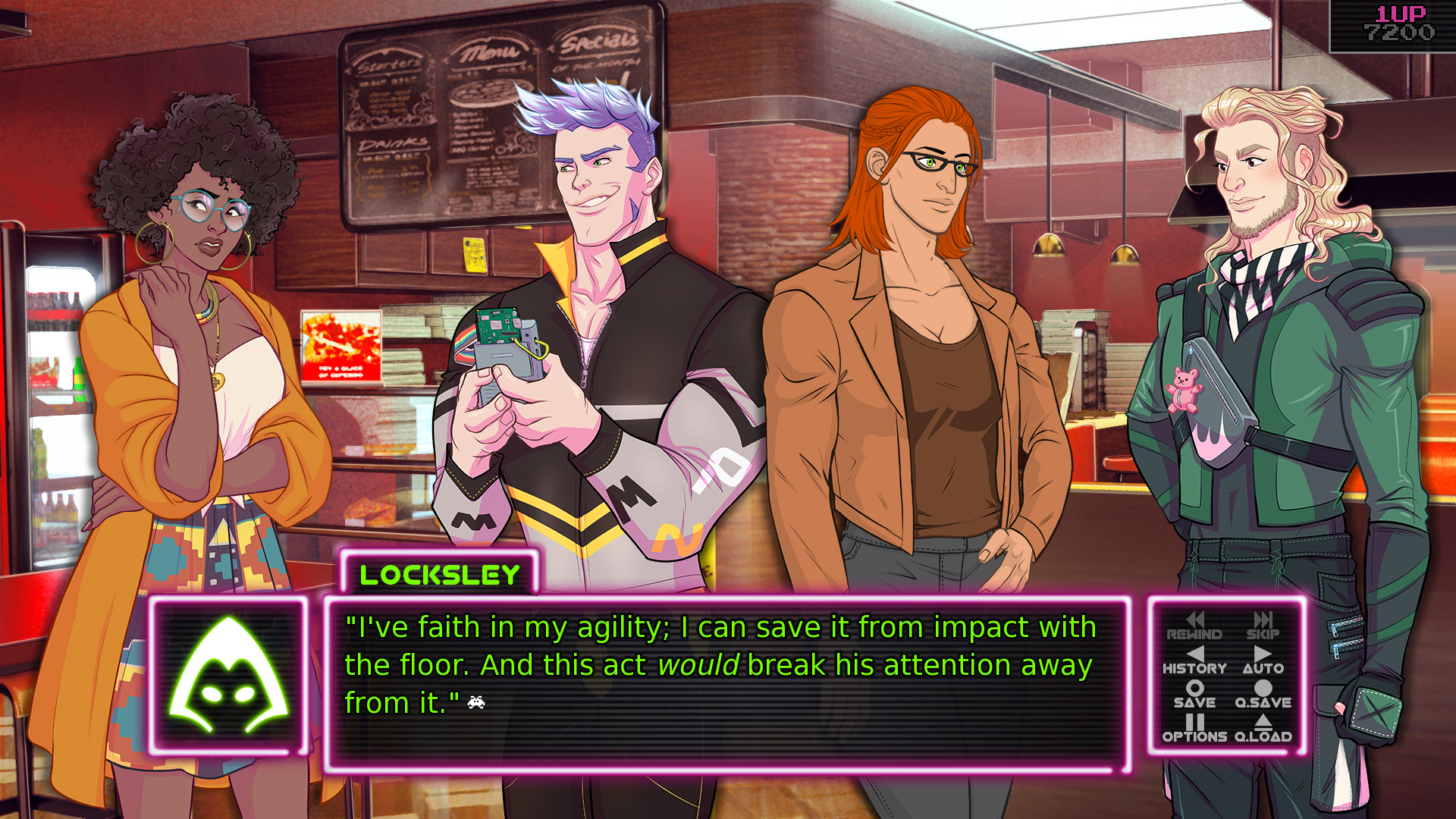Open the dialogue HISTORY log
Screen dimensions: 1456x819
[x=1196, y=660]
